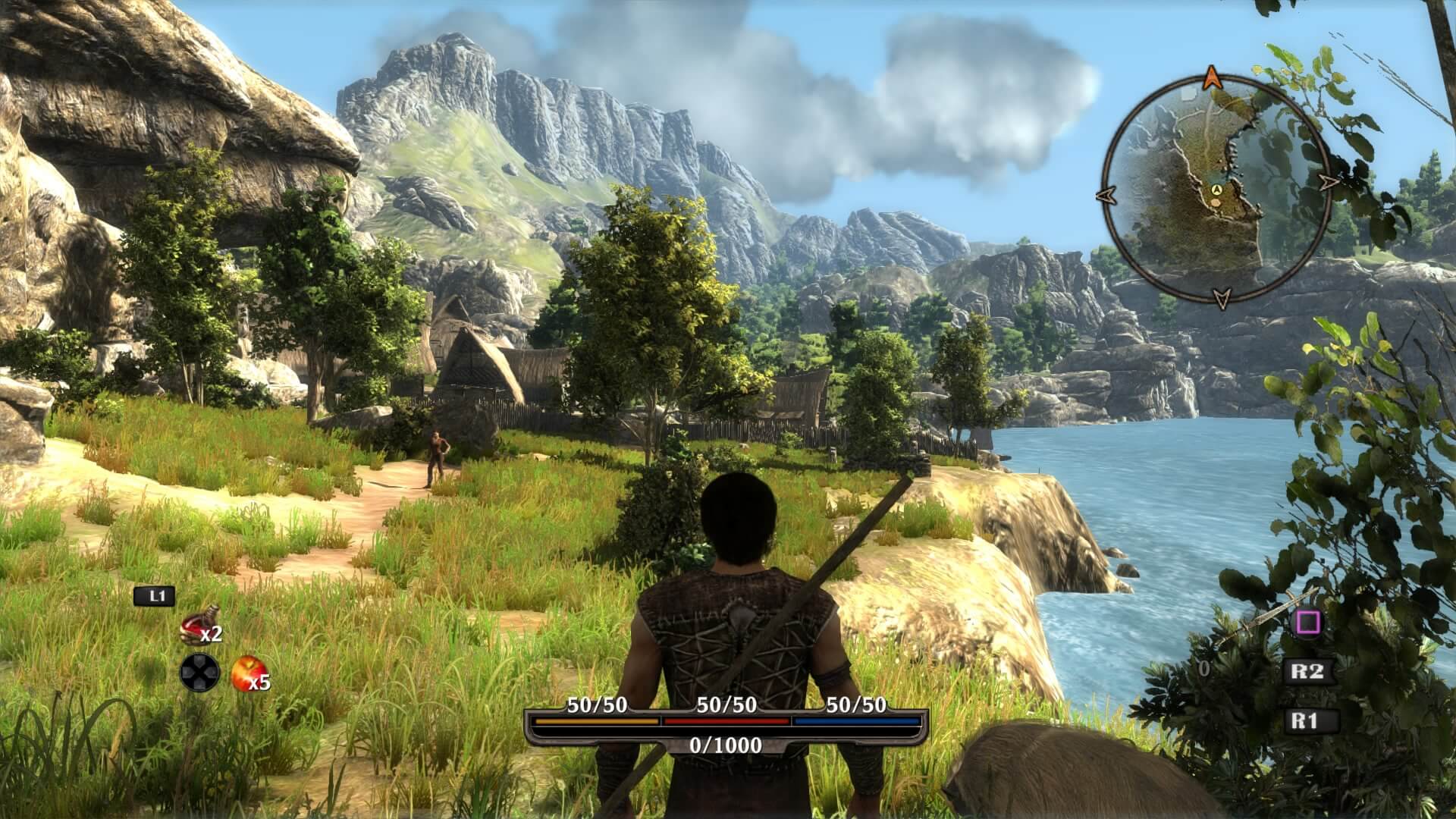Use the raw meat quick item
Screen dimensions: 1456x819
197,626
